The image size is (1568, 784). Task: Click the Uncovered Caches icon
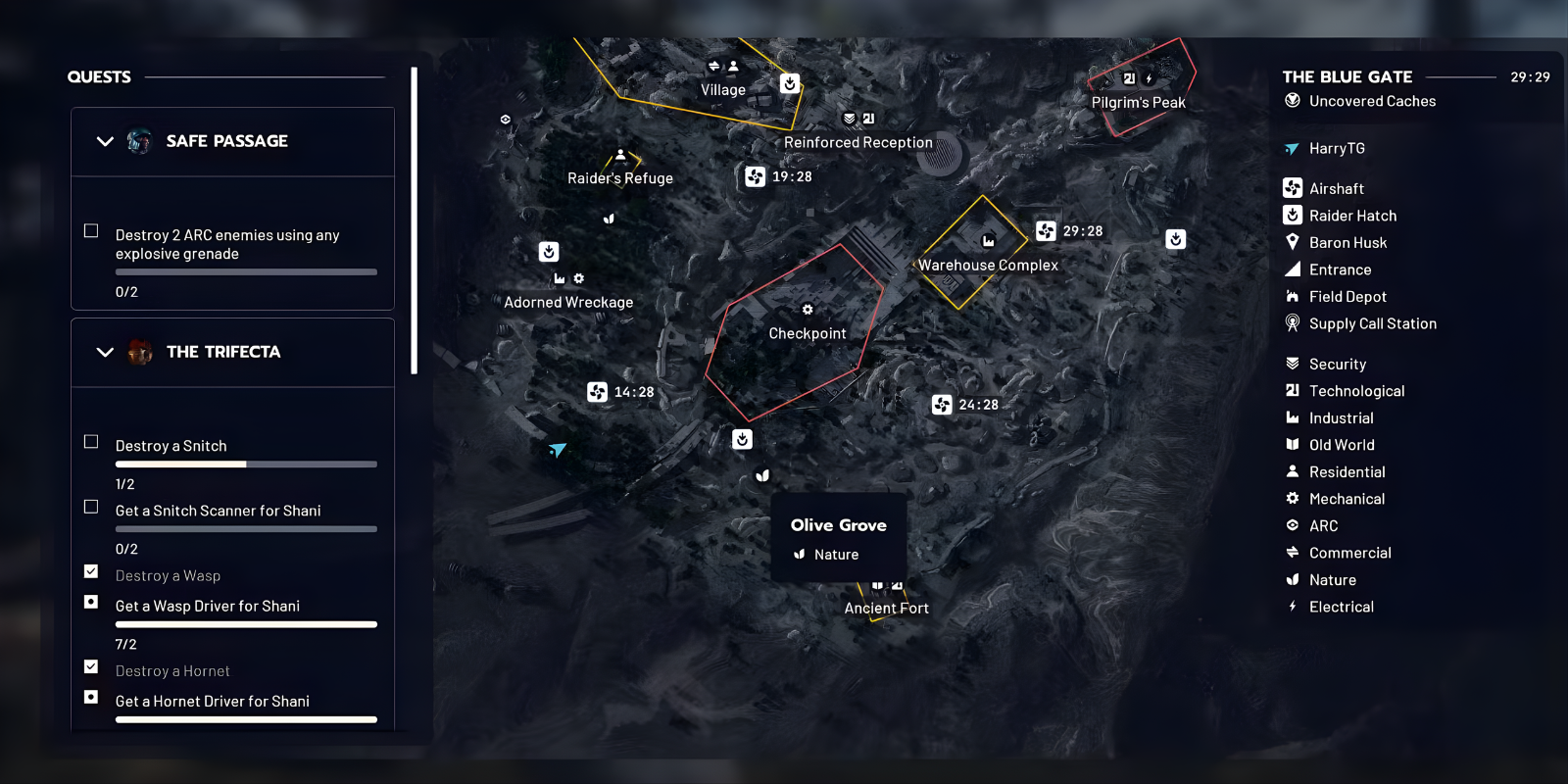[1292, 101]
